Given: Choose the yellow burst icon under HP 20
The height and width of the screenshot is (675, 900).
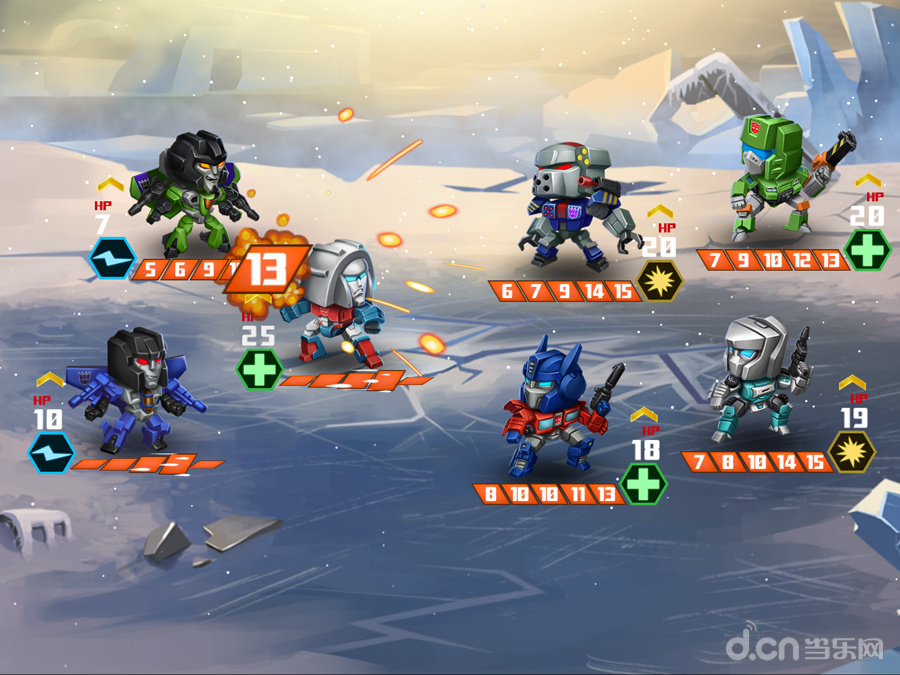Looking at the screenshot, I should (x=661, y=281).
